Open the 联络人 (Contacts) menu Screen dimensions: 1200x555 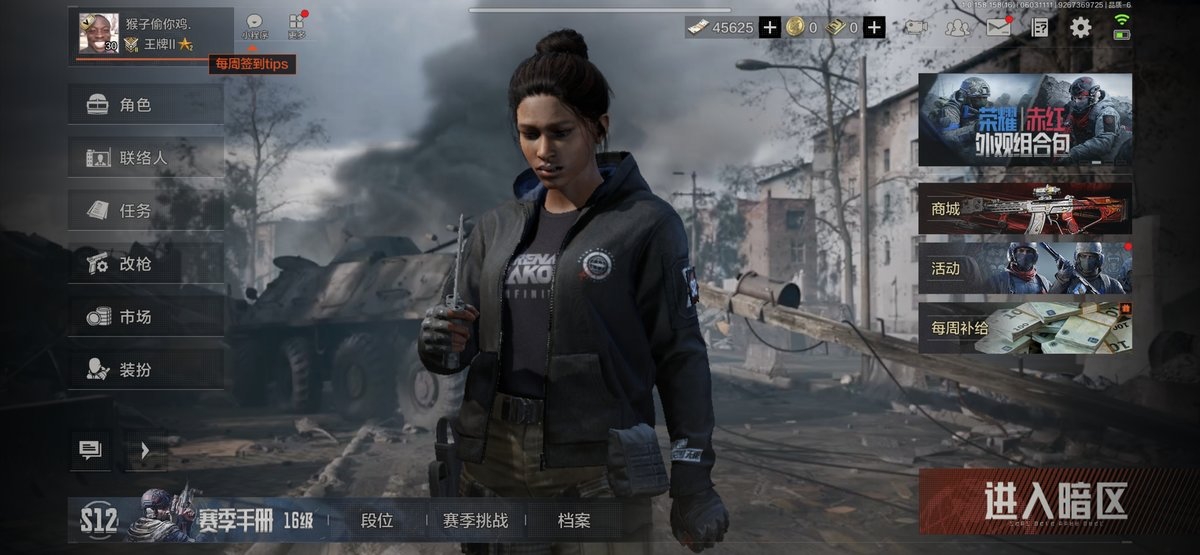pyautogui.click(x=145, y=158)
